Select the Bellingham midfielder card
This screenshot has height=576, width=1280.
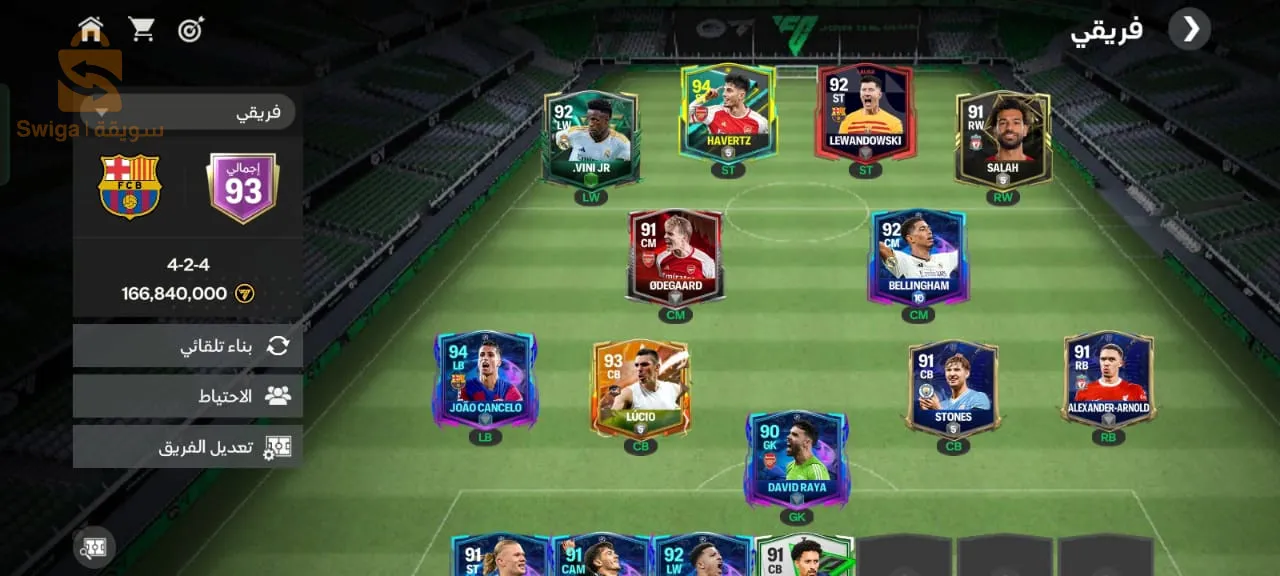(x=918, y=256)
